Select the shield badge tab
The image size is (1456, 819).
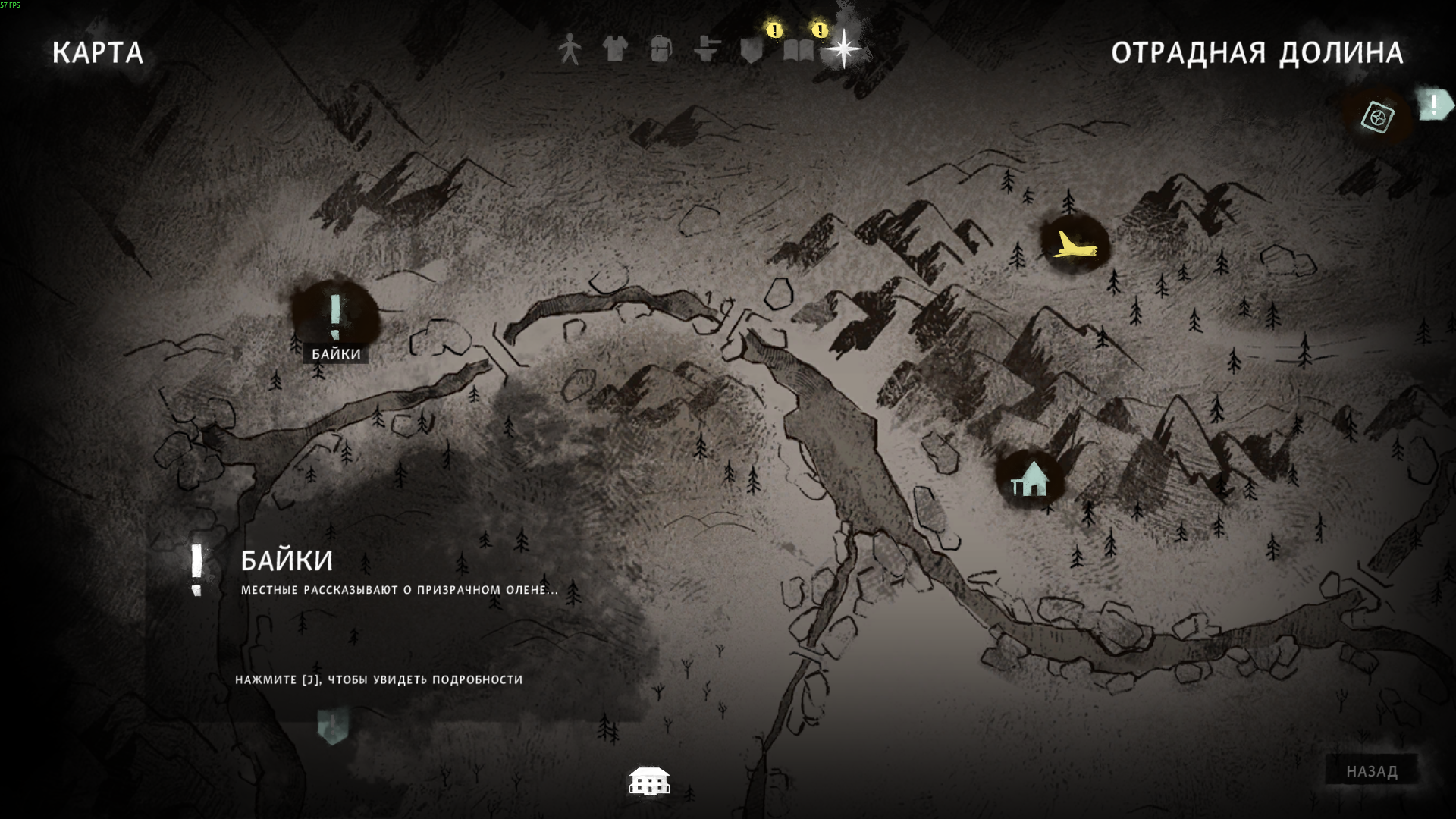(x=752, y=50)
